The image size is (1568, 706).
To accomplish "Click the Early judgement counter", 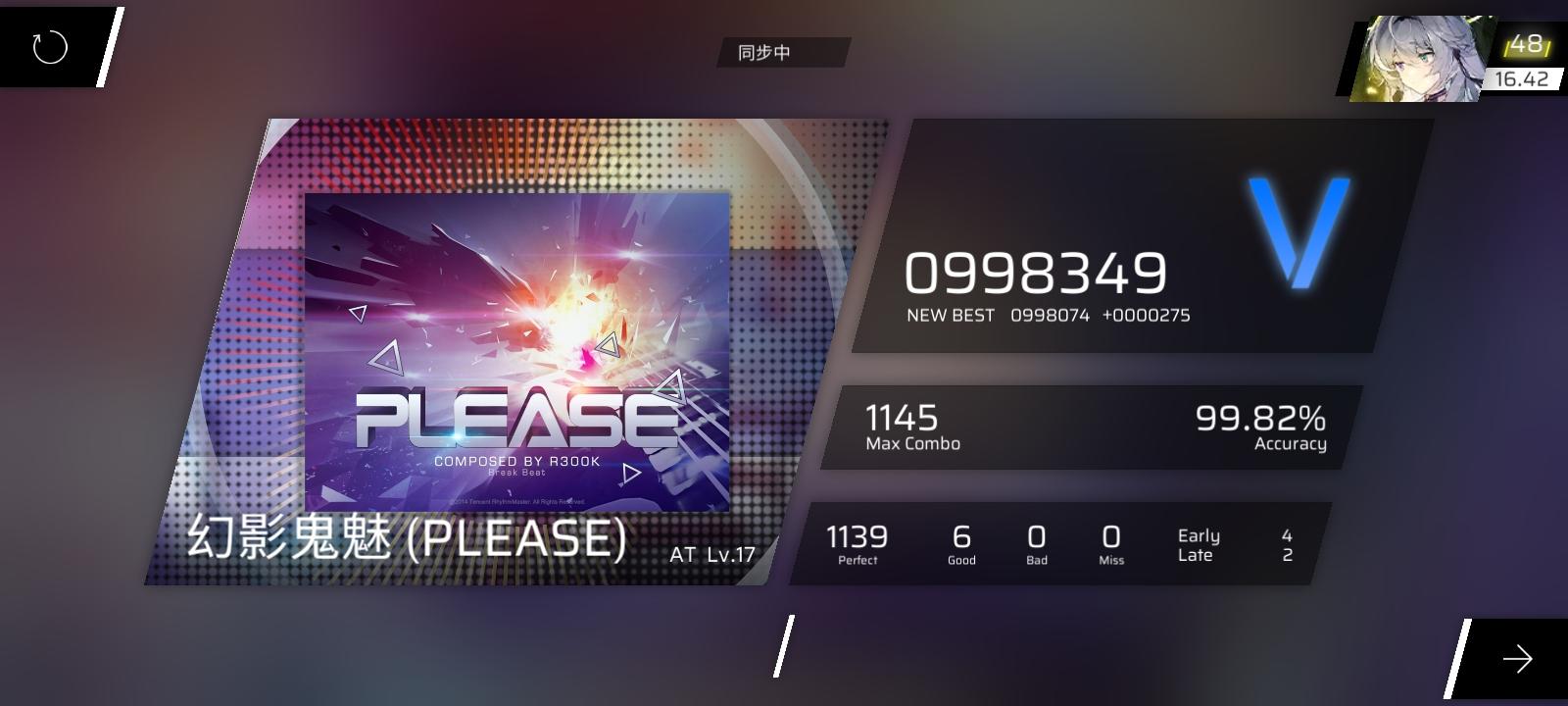I will pyautogui.click(x=1200, y=535).
